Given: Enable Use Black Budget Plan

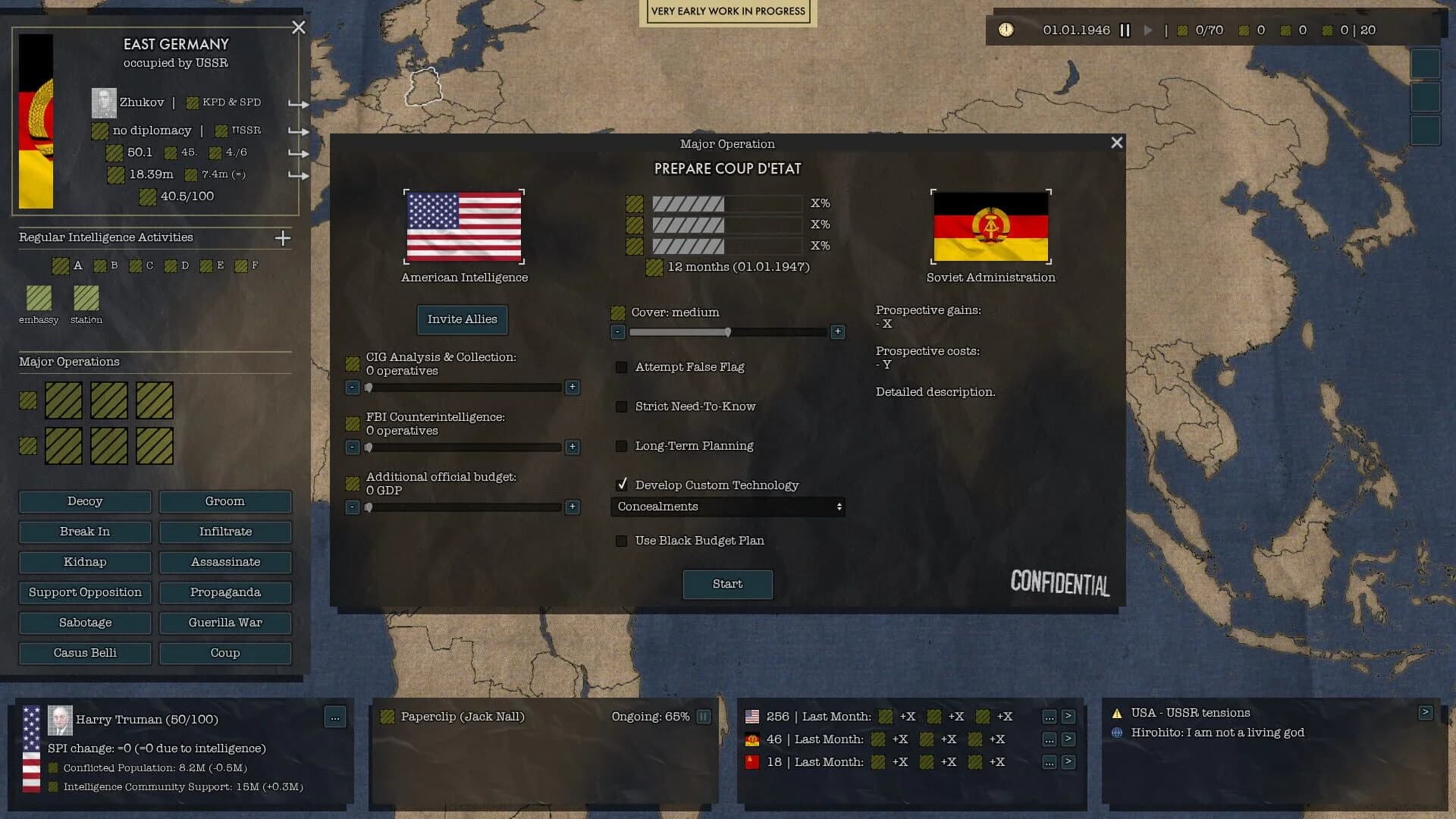Looking at the screenshot, I should [622, 541].
